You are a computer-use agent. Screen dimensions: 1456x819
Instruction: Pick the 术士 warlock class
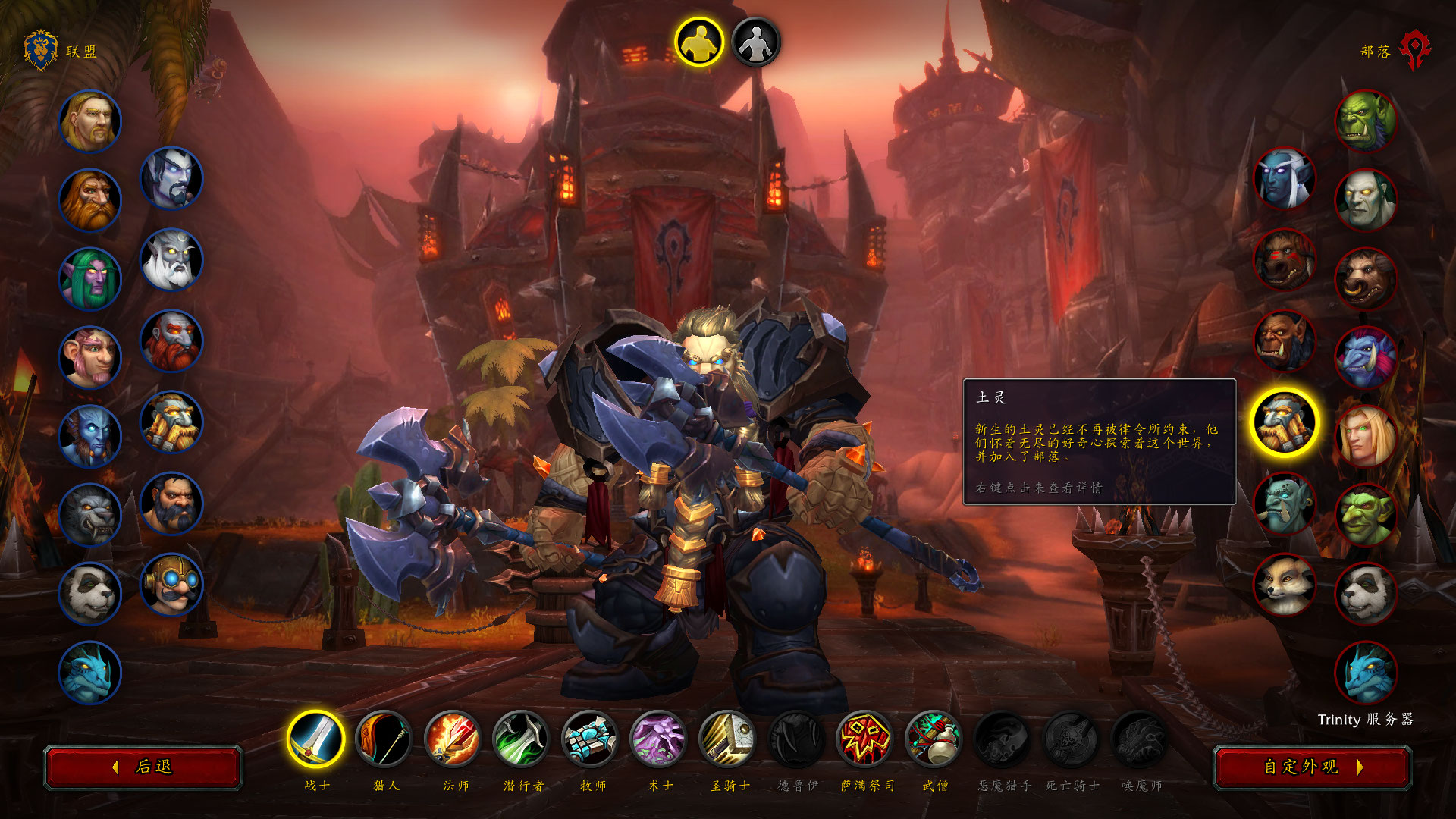(x=659, y=739)
